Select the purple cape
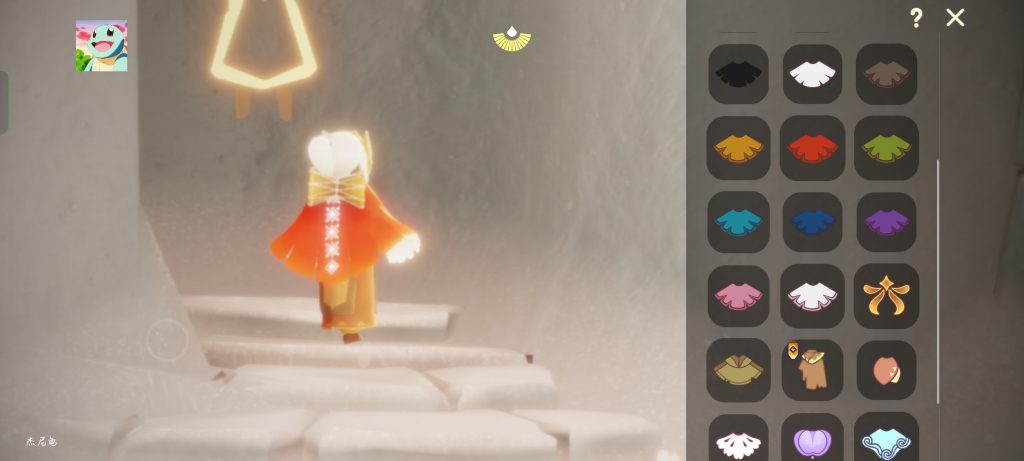This screenshot has width=1024, height=461. (886, 221)
